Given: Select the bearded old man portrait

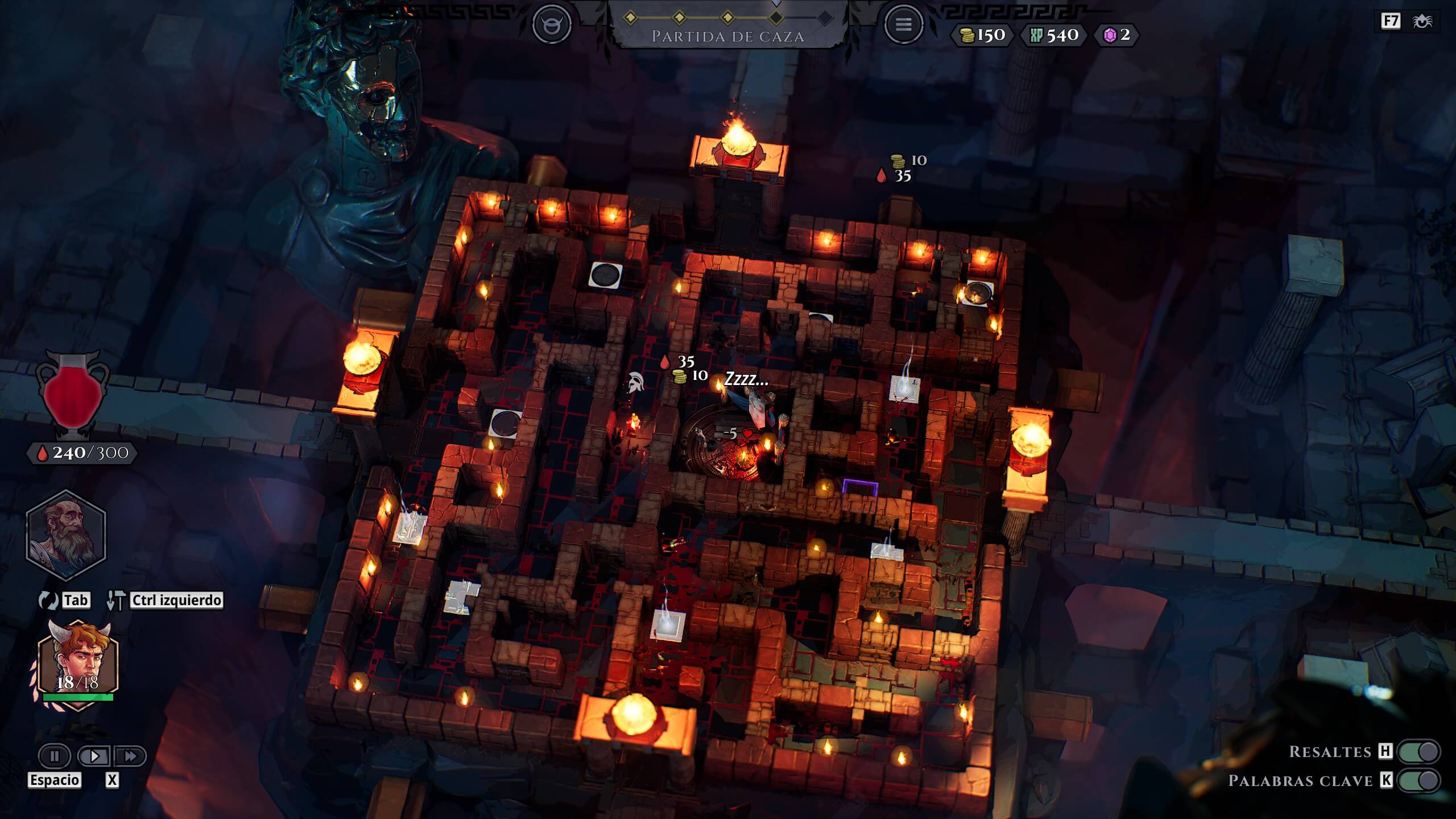Looking at the screenshot, I should (x=66, y=535).
